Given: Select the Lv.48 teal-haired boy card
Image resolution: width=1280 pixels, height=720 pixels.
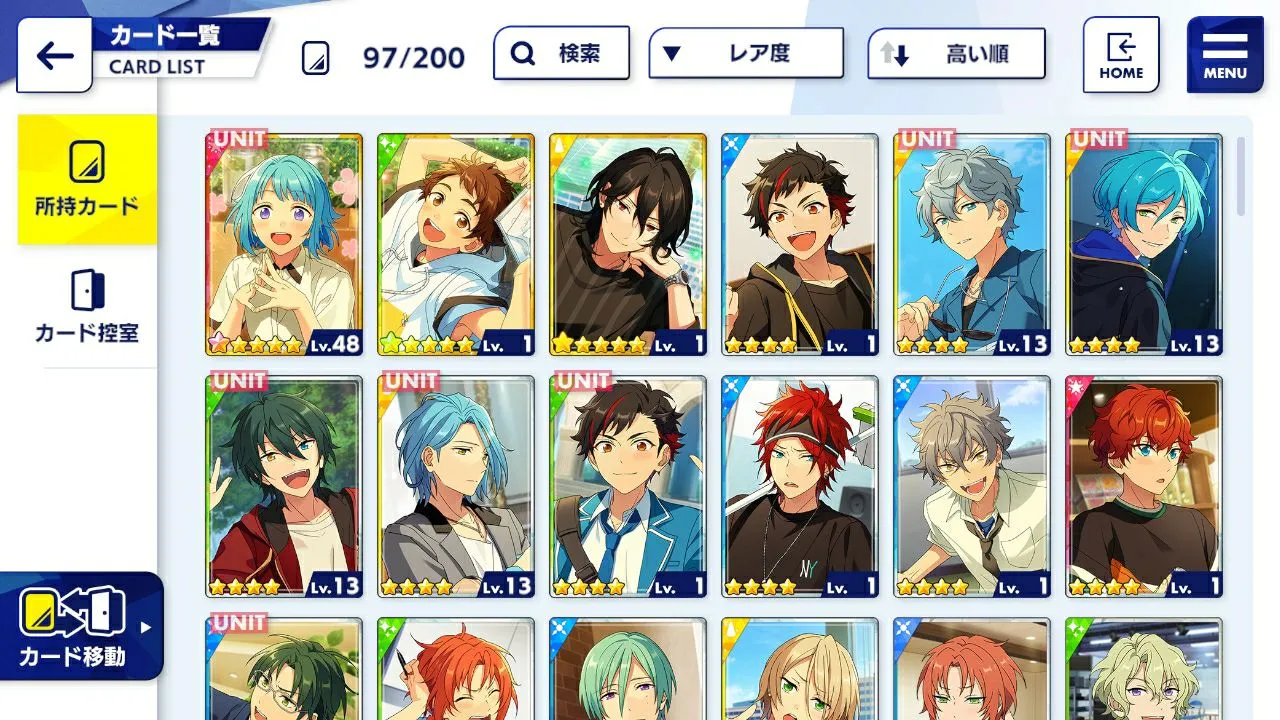Looking at the screenshot, I should pyautogui.click(x=285, y=244).
